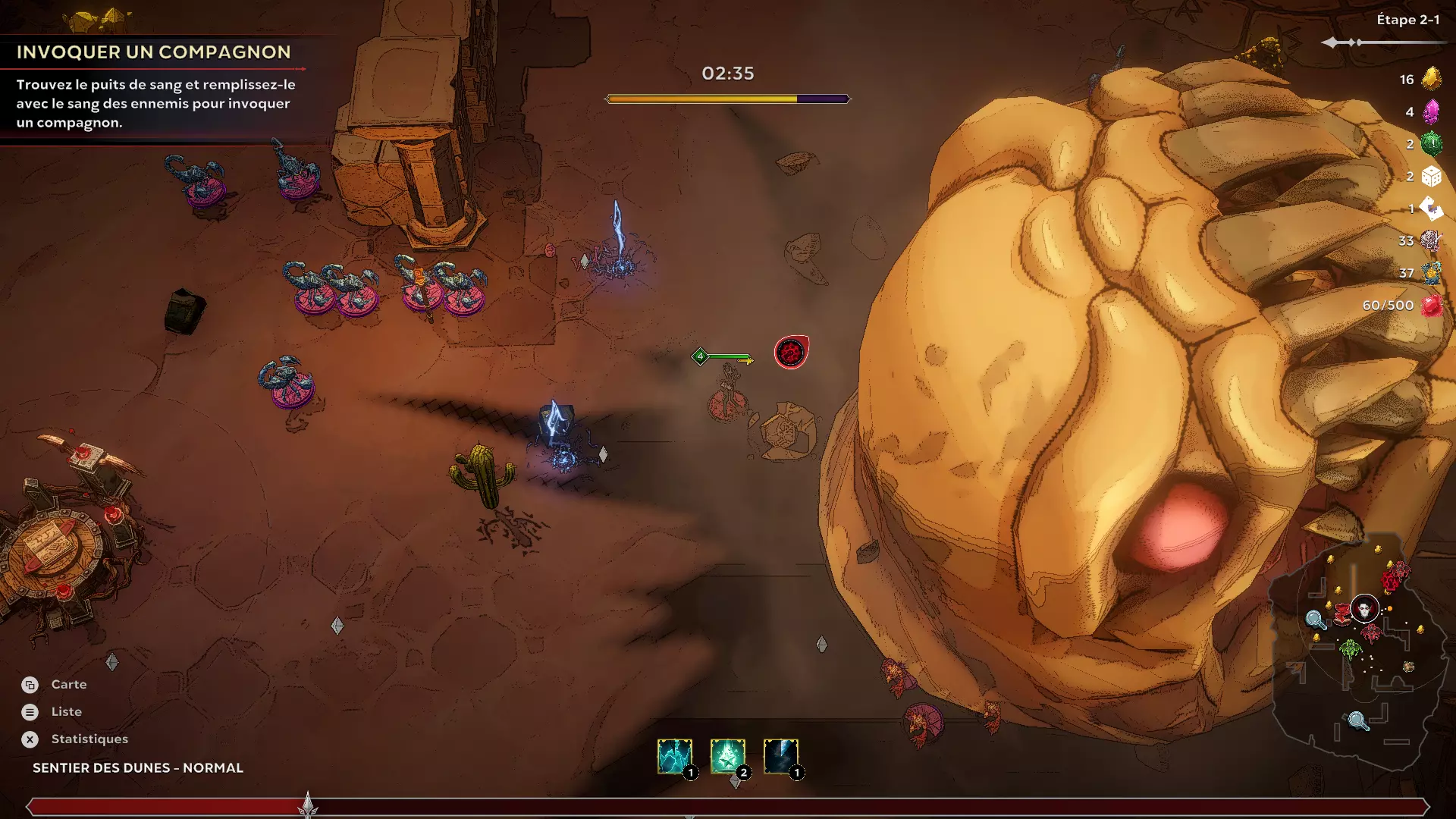The height and width of the screenshot is (819, 1456).
Task: Open Carte from the shortcut list
Action: 68,685
